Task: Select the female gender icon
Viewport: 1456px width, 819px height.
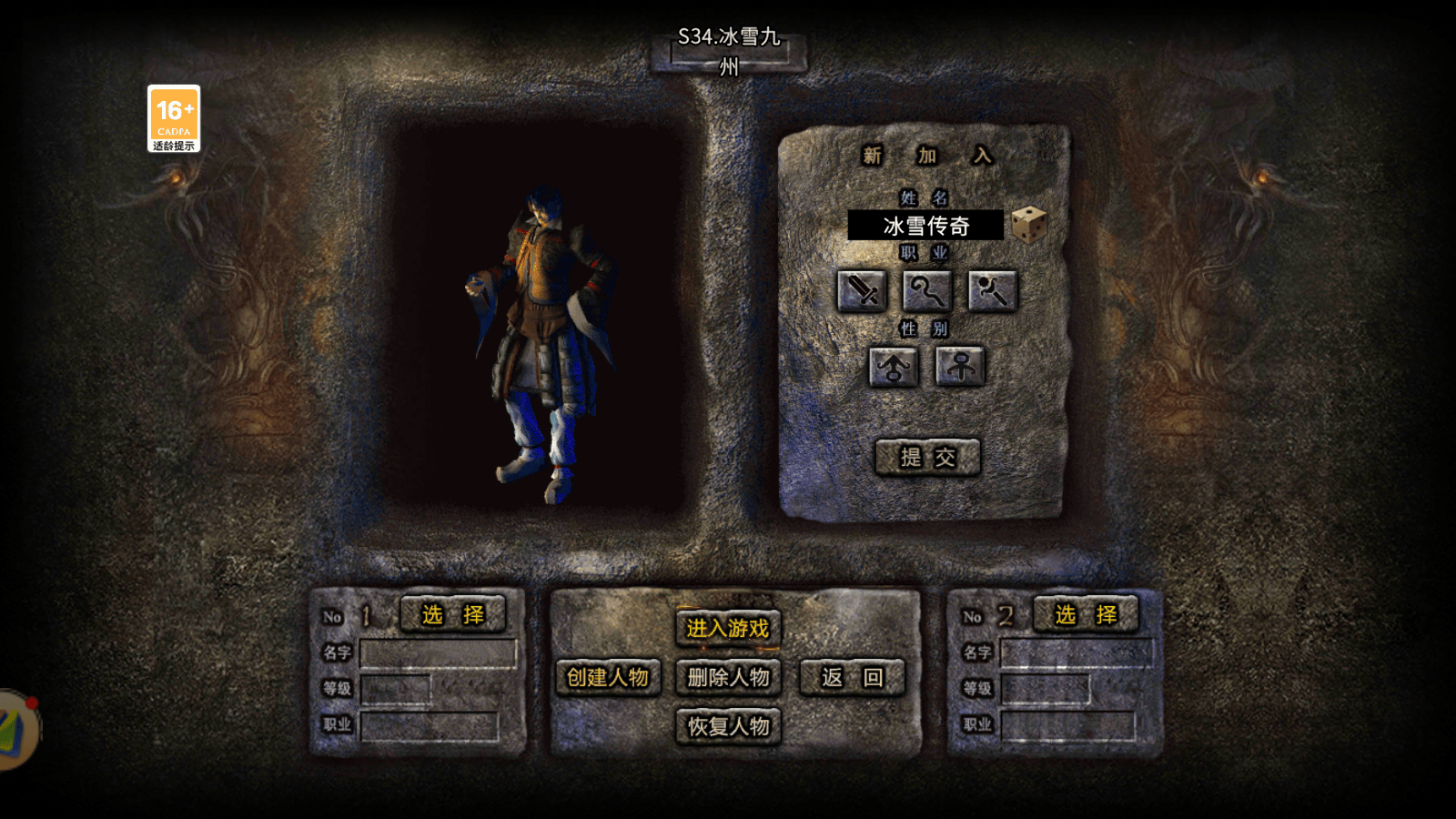Action: click(x=960, y=367)
